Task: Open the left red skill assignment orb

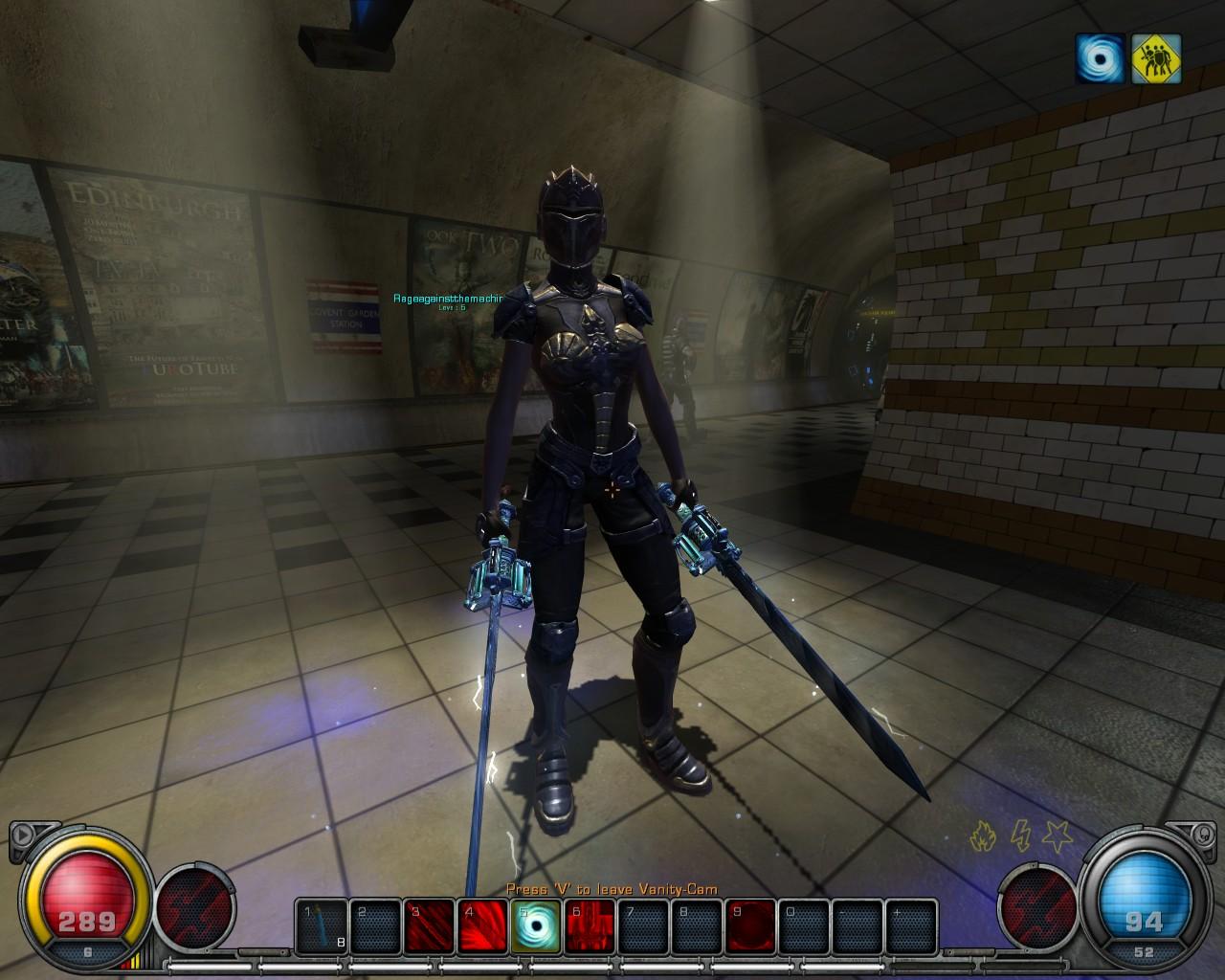Action: click(x=194, y=906)
